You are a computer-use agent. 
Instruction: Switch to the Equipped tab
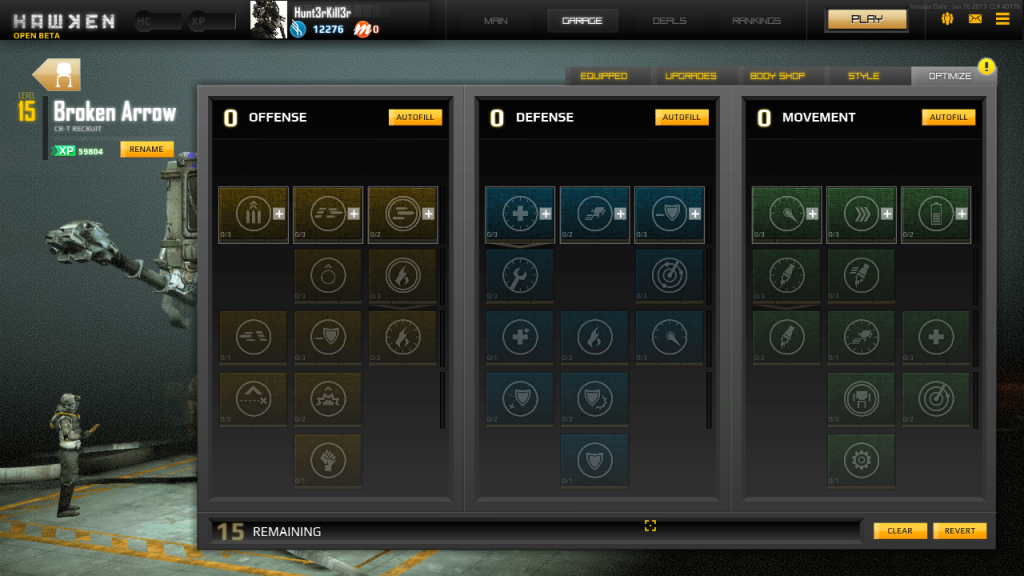[603, 76]
